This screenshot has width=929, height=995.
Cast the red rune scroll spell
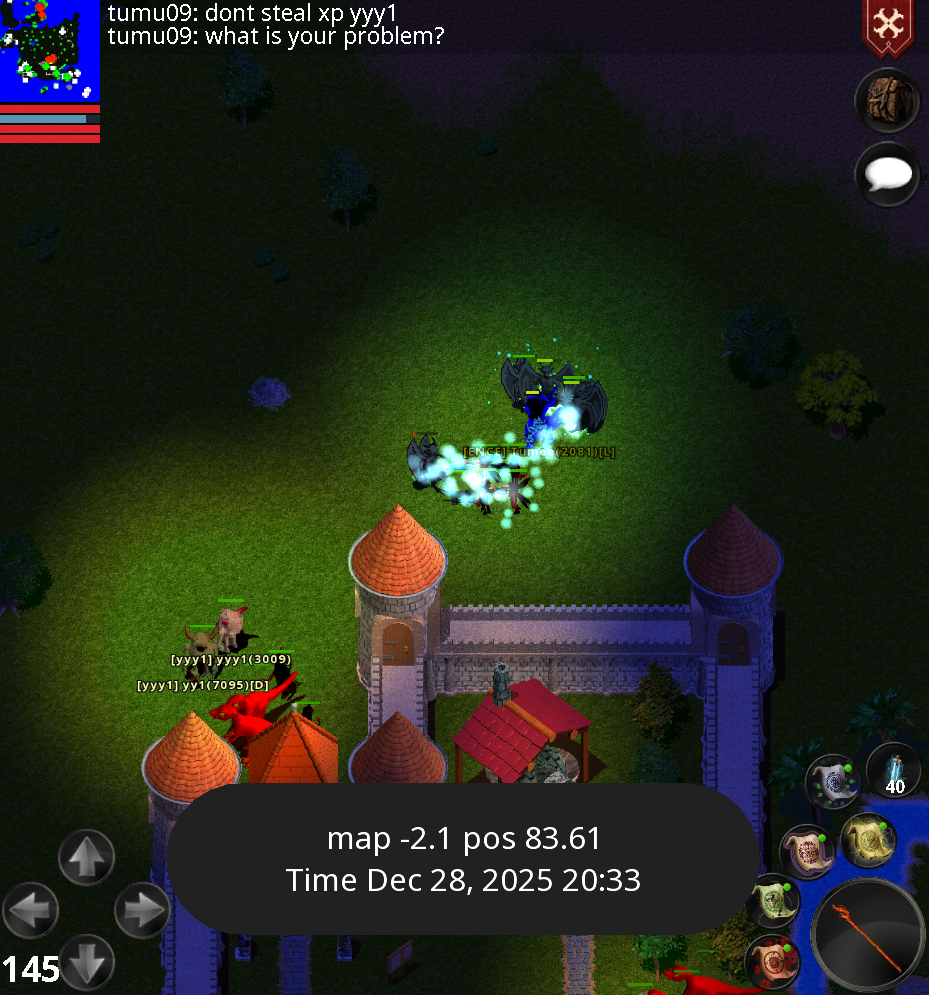(772, 960)
